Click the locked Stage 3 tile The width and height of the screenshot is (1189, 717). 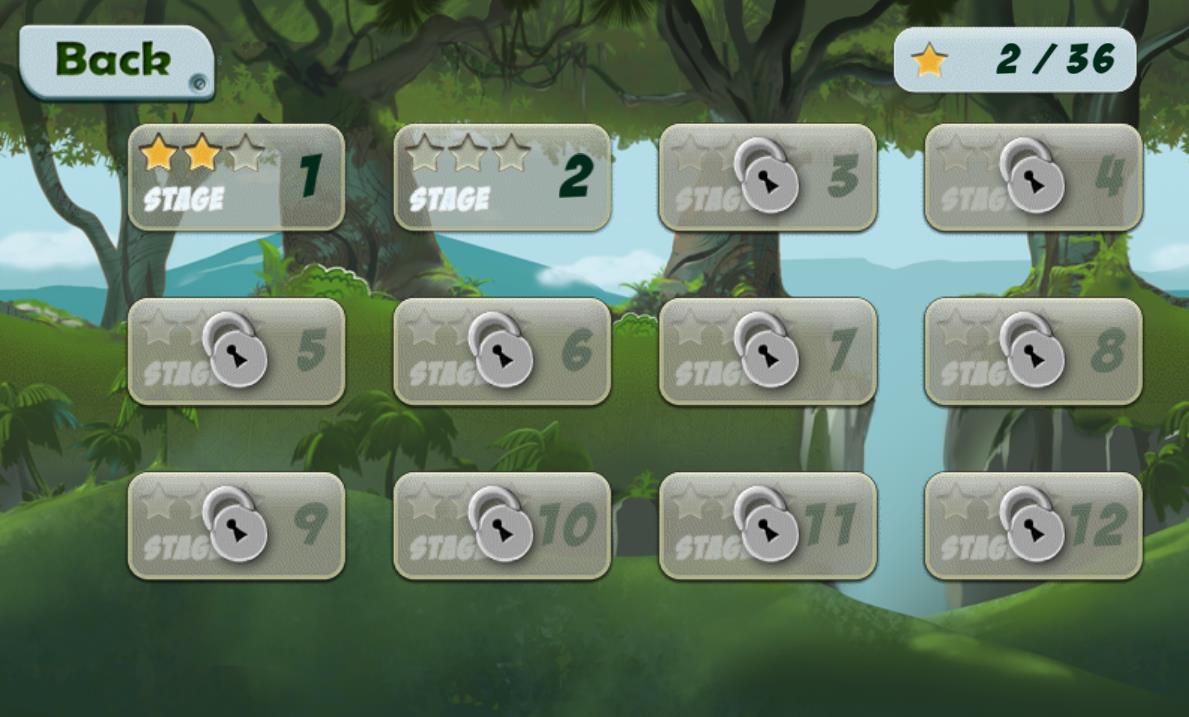pyautogui.click(x=767, y=178)
